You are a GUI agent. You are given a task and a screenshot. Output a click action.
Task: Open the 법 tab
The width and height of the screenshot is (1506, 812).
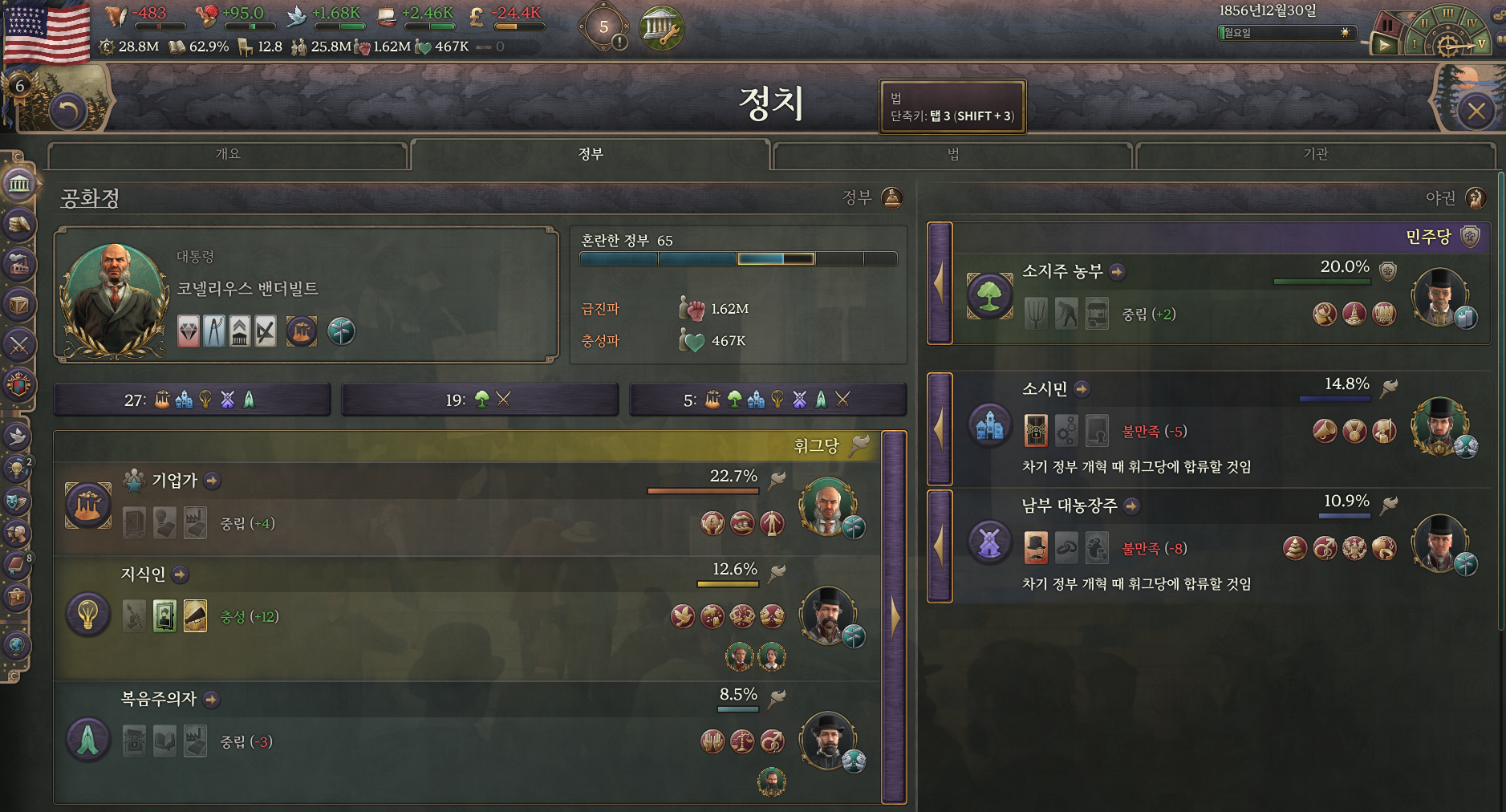[x=952, y=154]
